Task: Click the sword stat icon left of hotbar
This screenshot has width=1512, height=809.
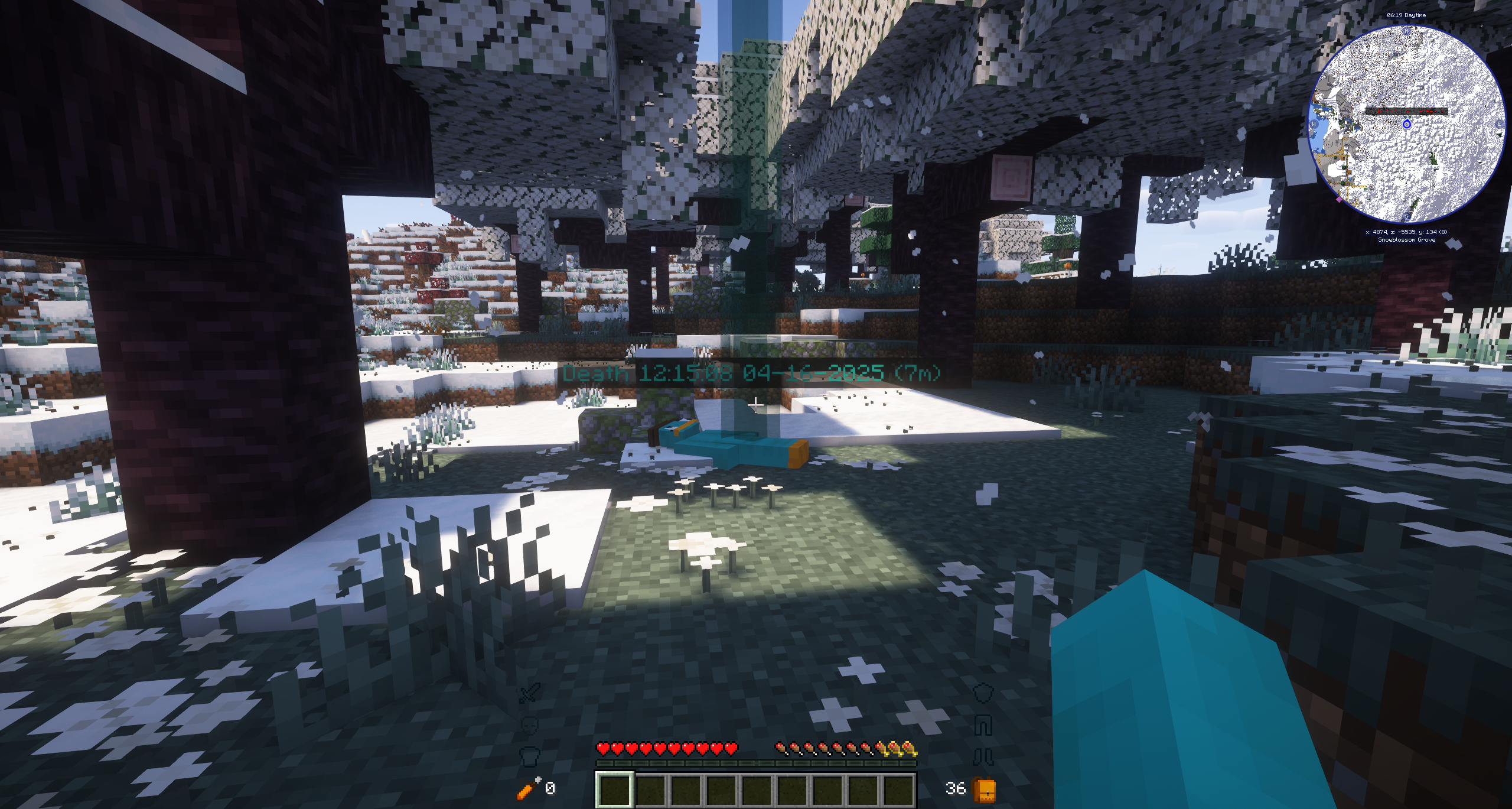Action: (x=530, y=693)
